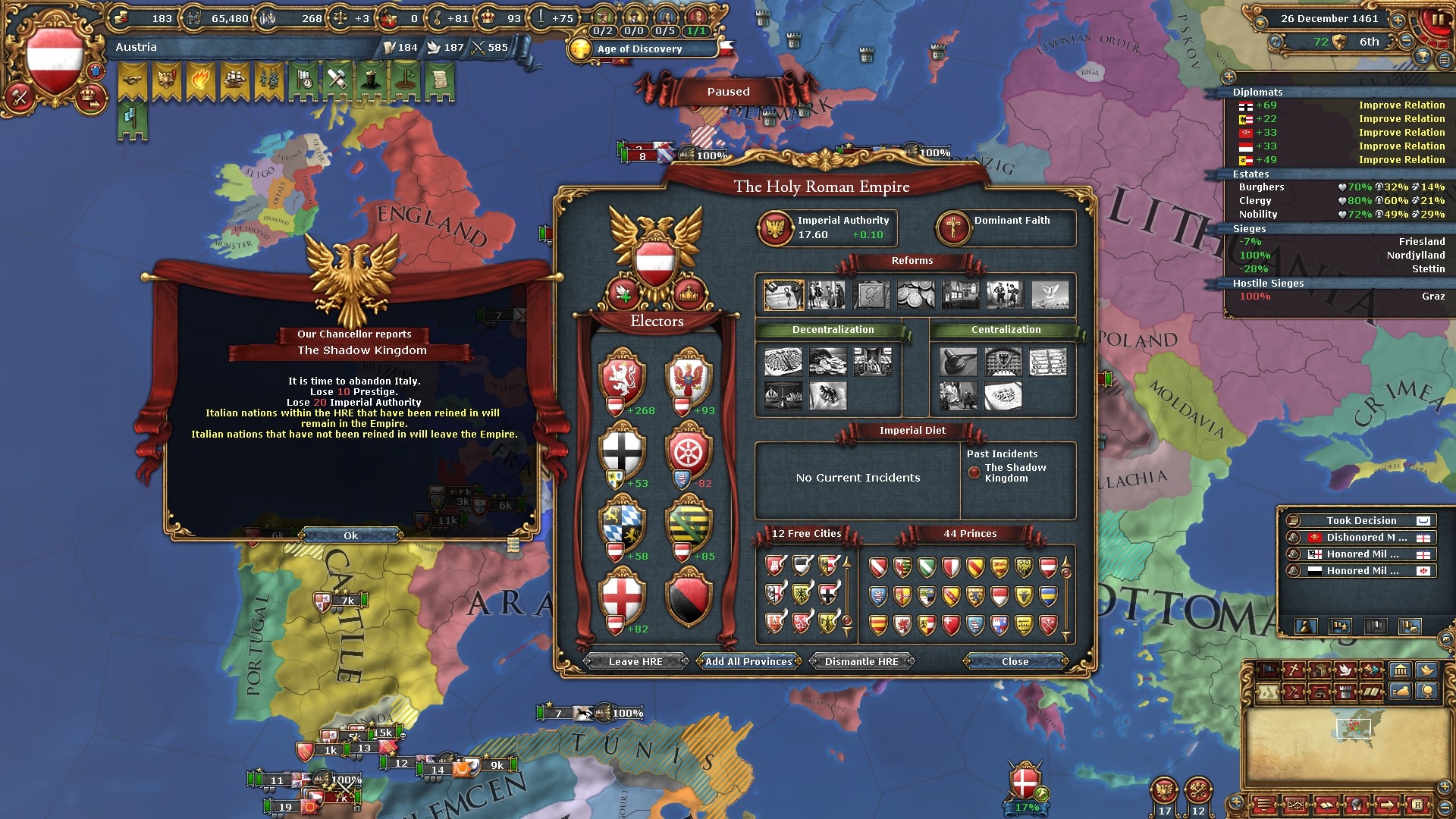Image resolution: width=1456 pixels, height=819 pixels.
Task: Click the Leave HRE button
Action: (x=635, y=661)
